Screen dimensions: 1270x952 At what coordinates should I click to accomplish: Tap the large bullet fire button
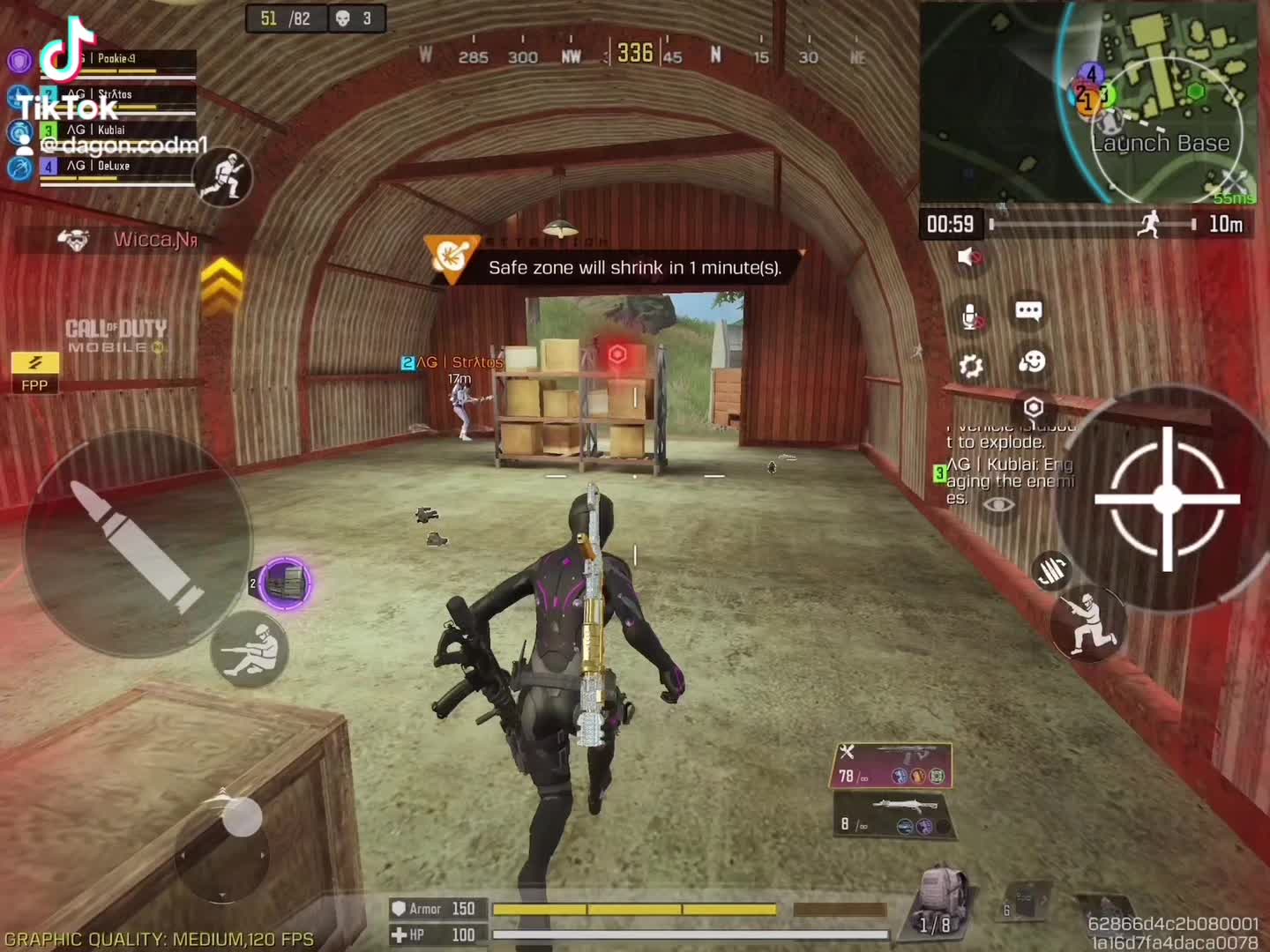click(x=137, y=545)
